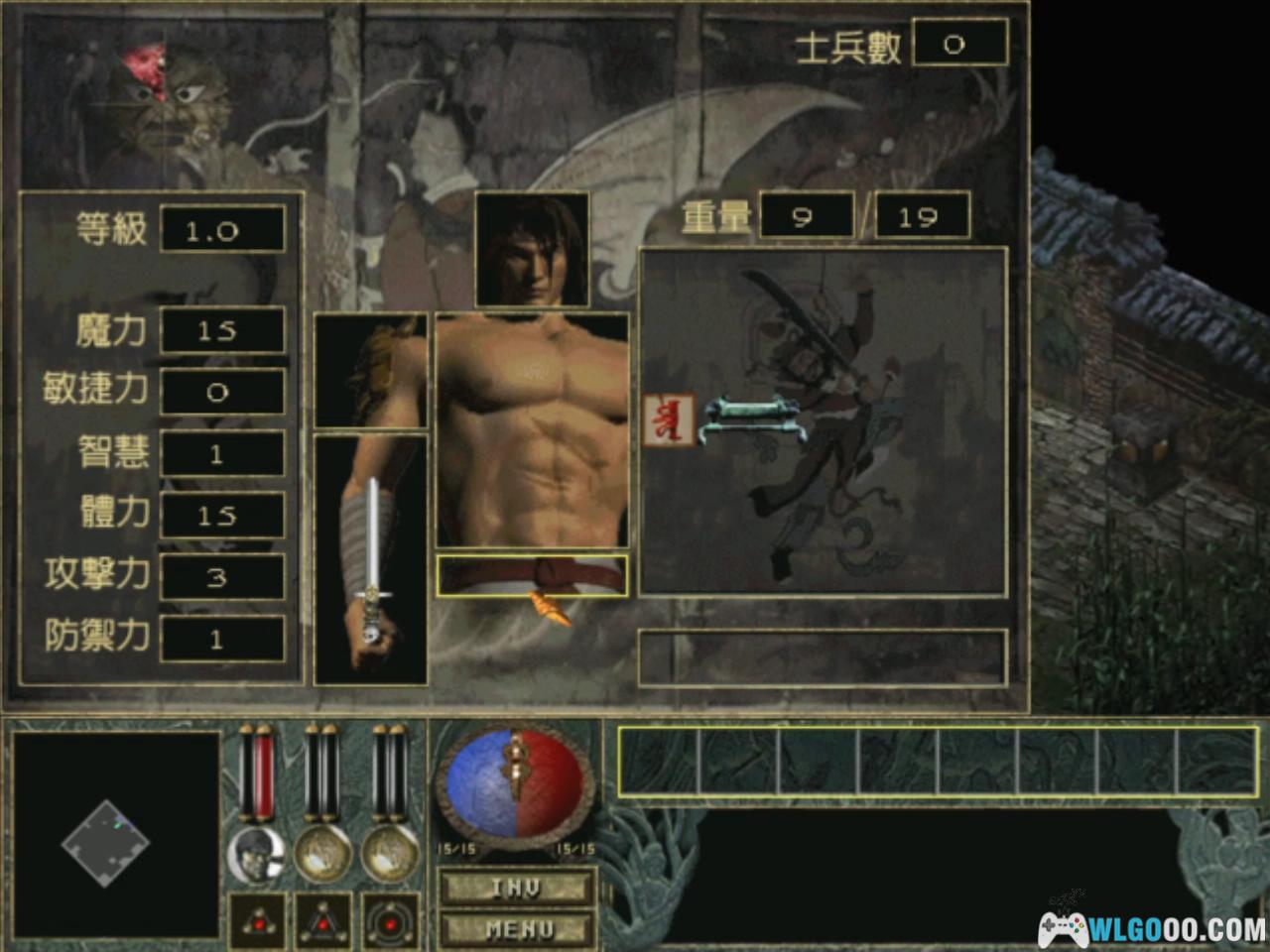Pick the teal bronze item in the inventory

coord(751,418)
